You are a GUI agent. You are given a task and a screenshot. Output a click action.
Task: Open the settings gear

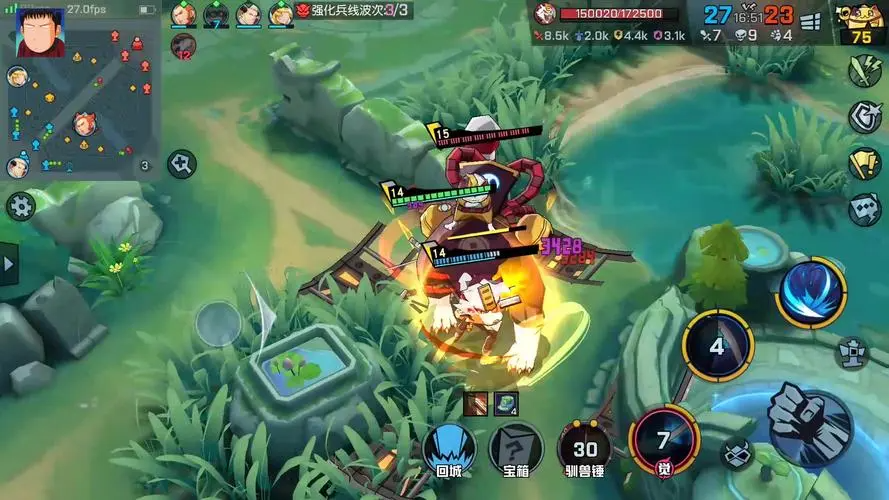point(20,207)
